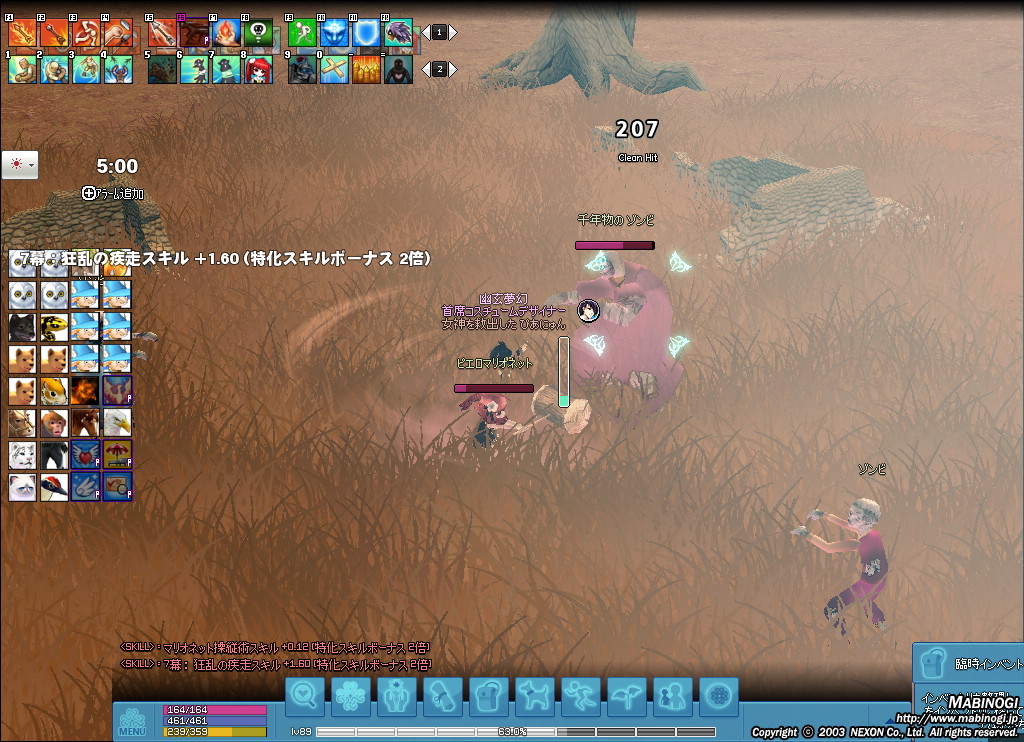Click the heart magnifier search icon
Image resolution: width=1024 pixels, height=742 pixels.
click(305, 694)
